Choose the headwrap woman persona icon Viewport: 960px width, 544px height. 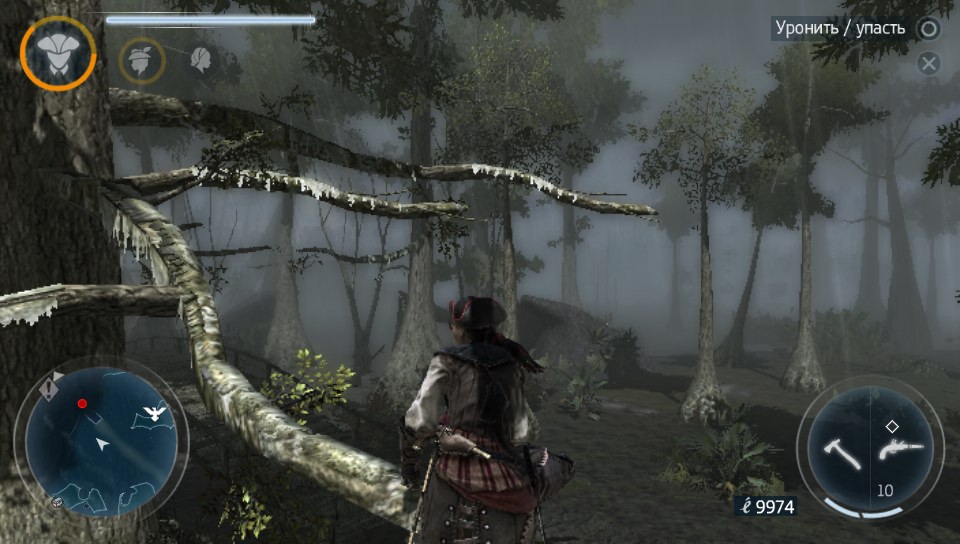(201, 60)
